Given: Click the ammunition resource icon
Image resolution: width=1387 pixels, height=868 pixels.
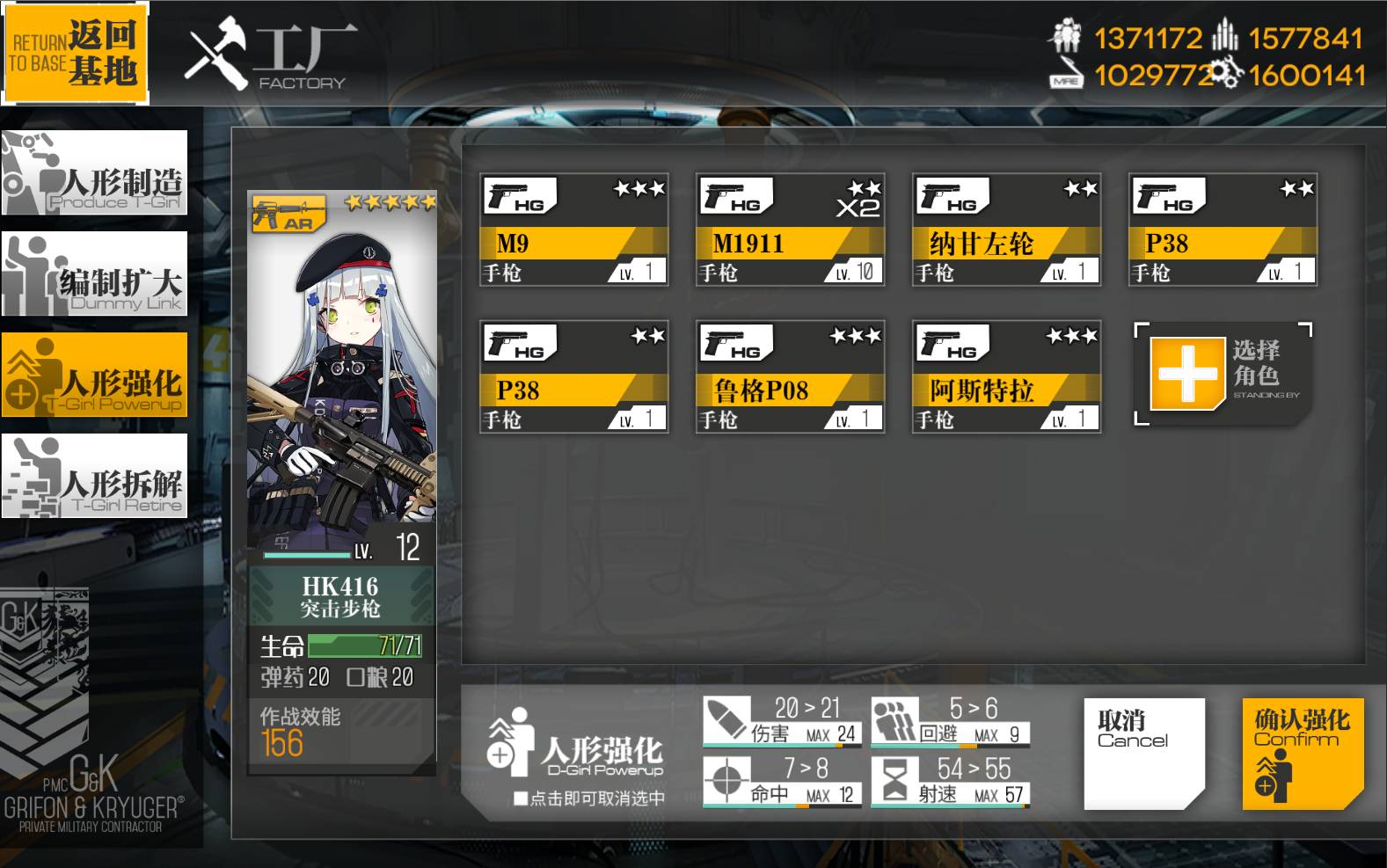Looking at the screenshot, I should (1224, 37).
